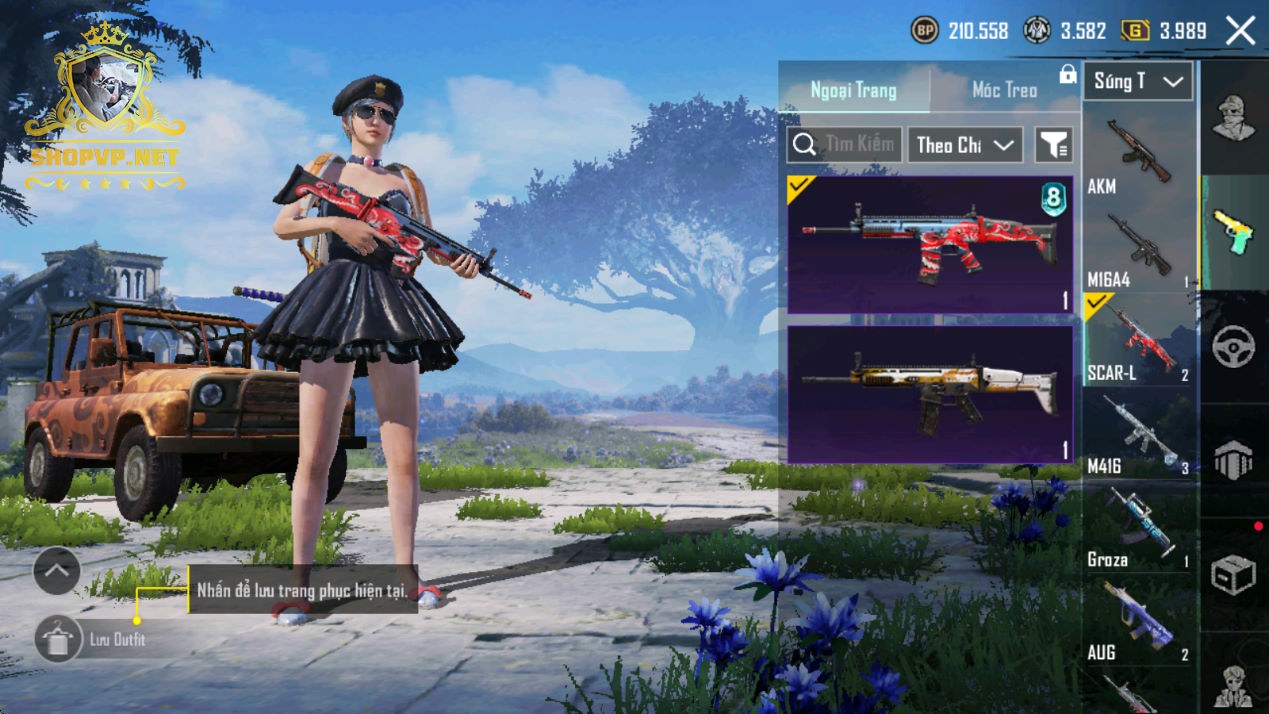Pick the M416 weapon entry
1269x714 pixels.
[1138, 437]
